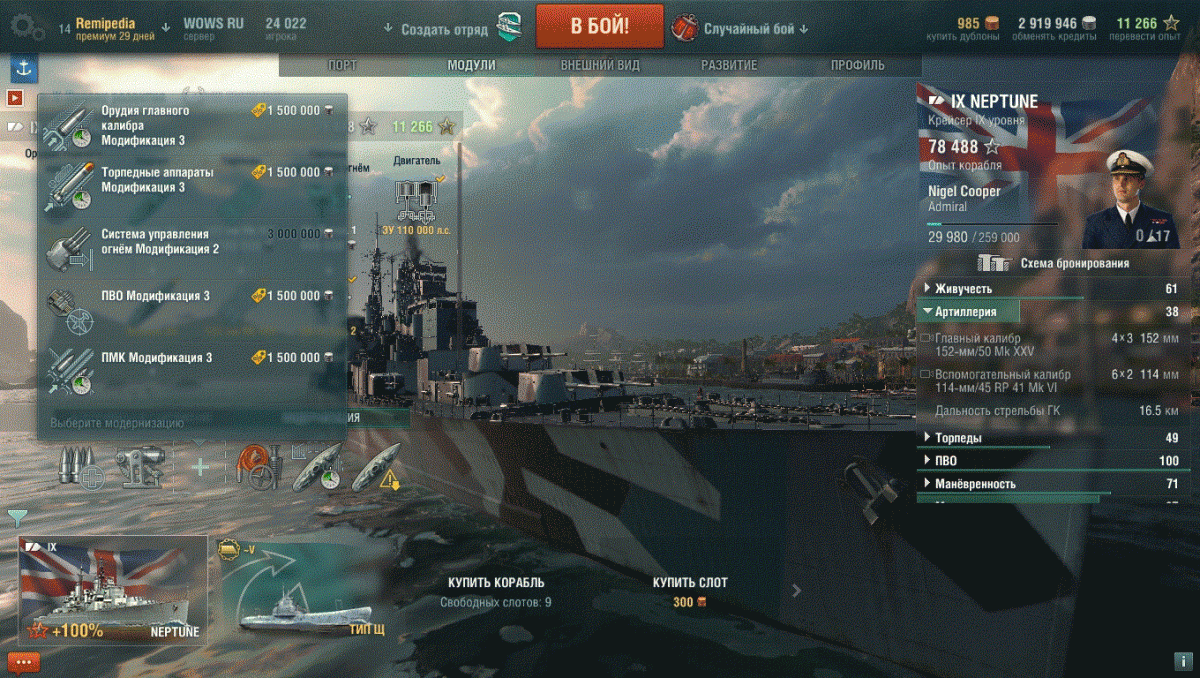Select Система управления огнём Модификация 2
Screen dimensions: 1200x678
[190, 242]
